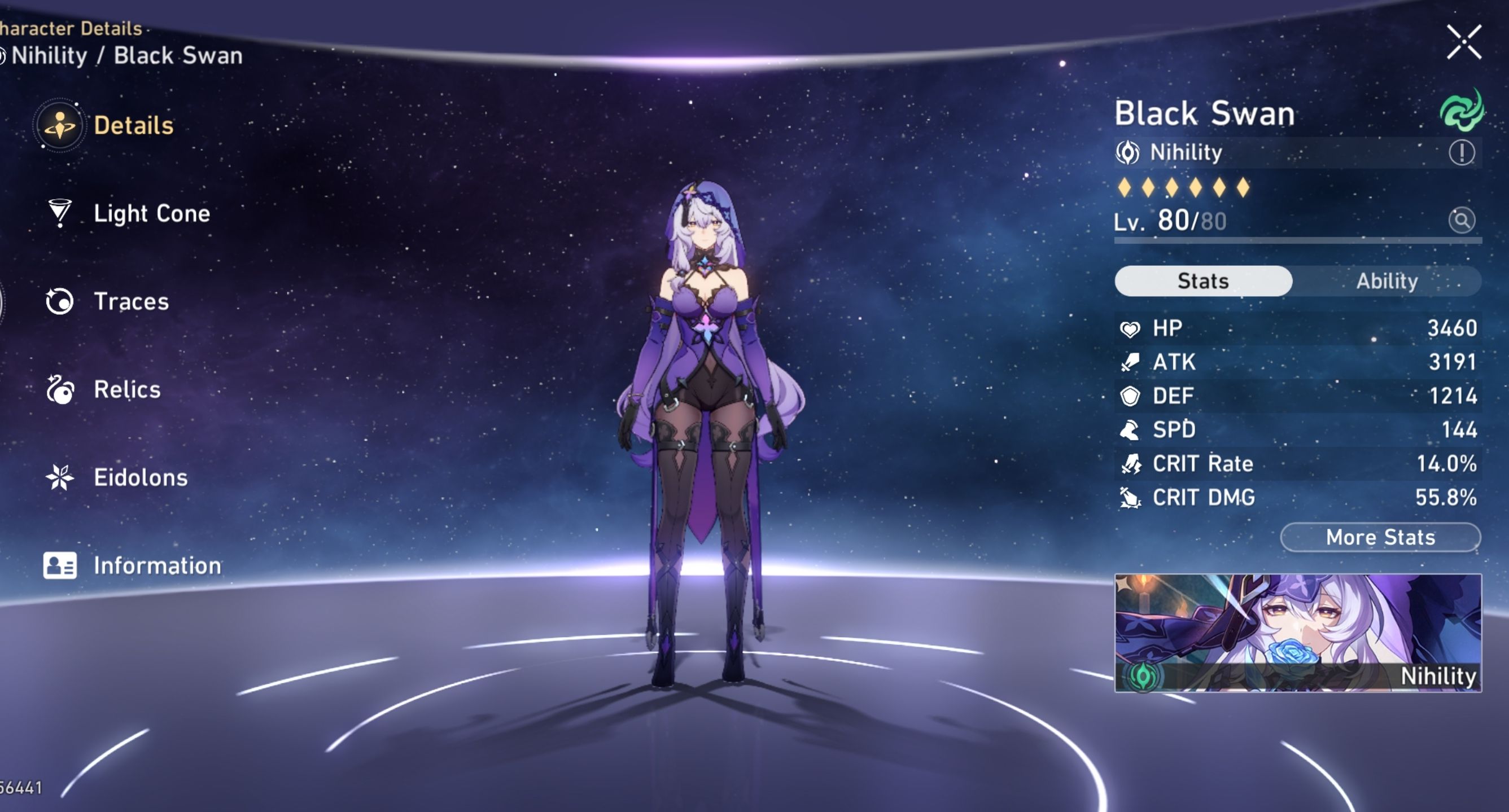Open the Eidolons sidebar icon
The width and height of the screenshot is (1509, 812).
60,477
